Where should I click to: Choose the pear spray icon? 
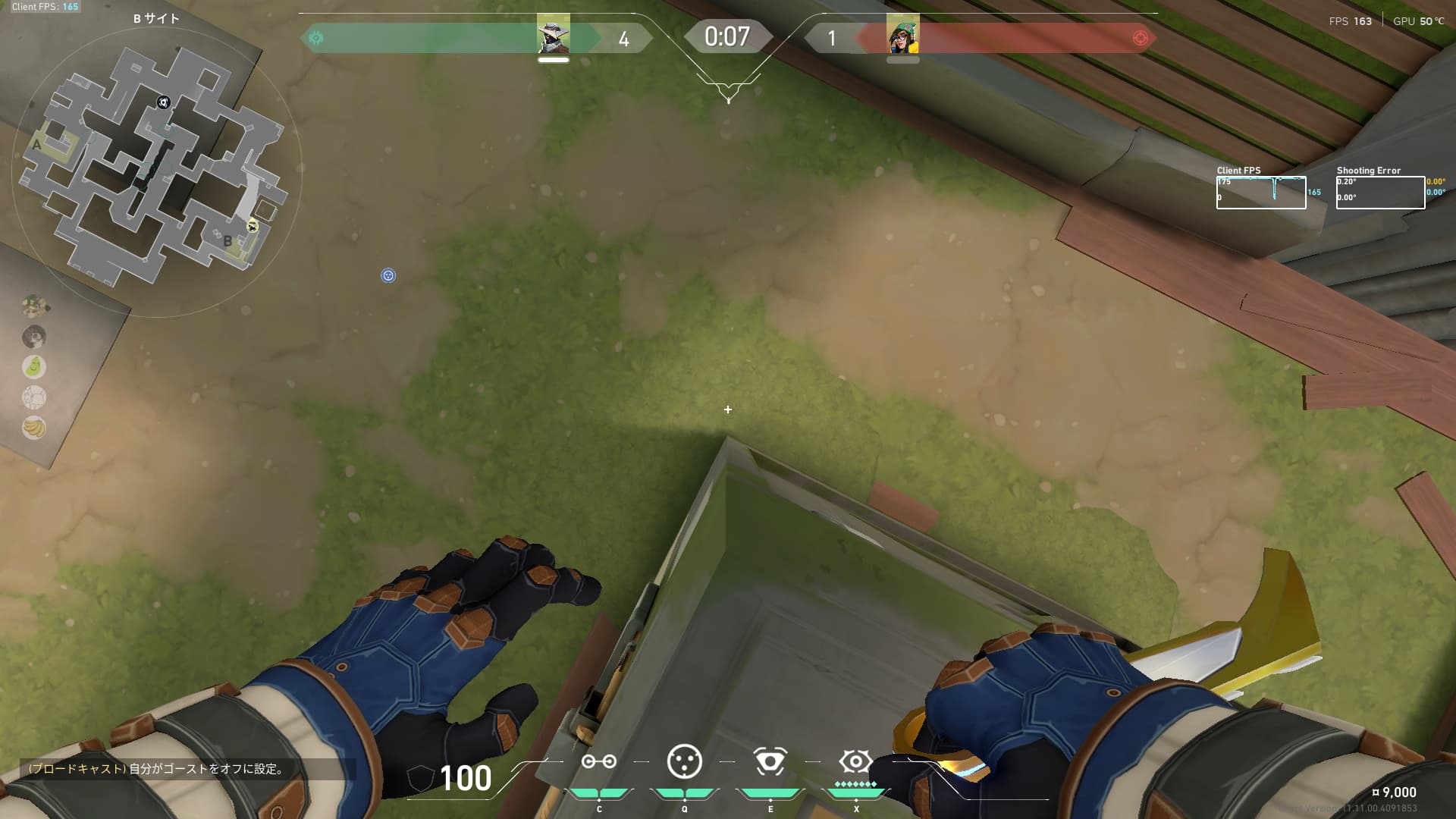pyautogui.click(x=34, y=367)
